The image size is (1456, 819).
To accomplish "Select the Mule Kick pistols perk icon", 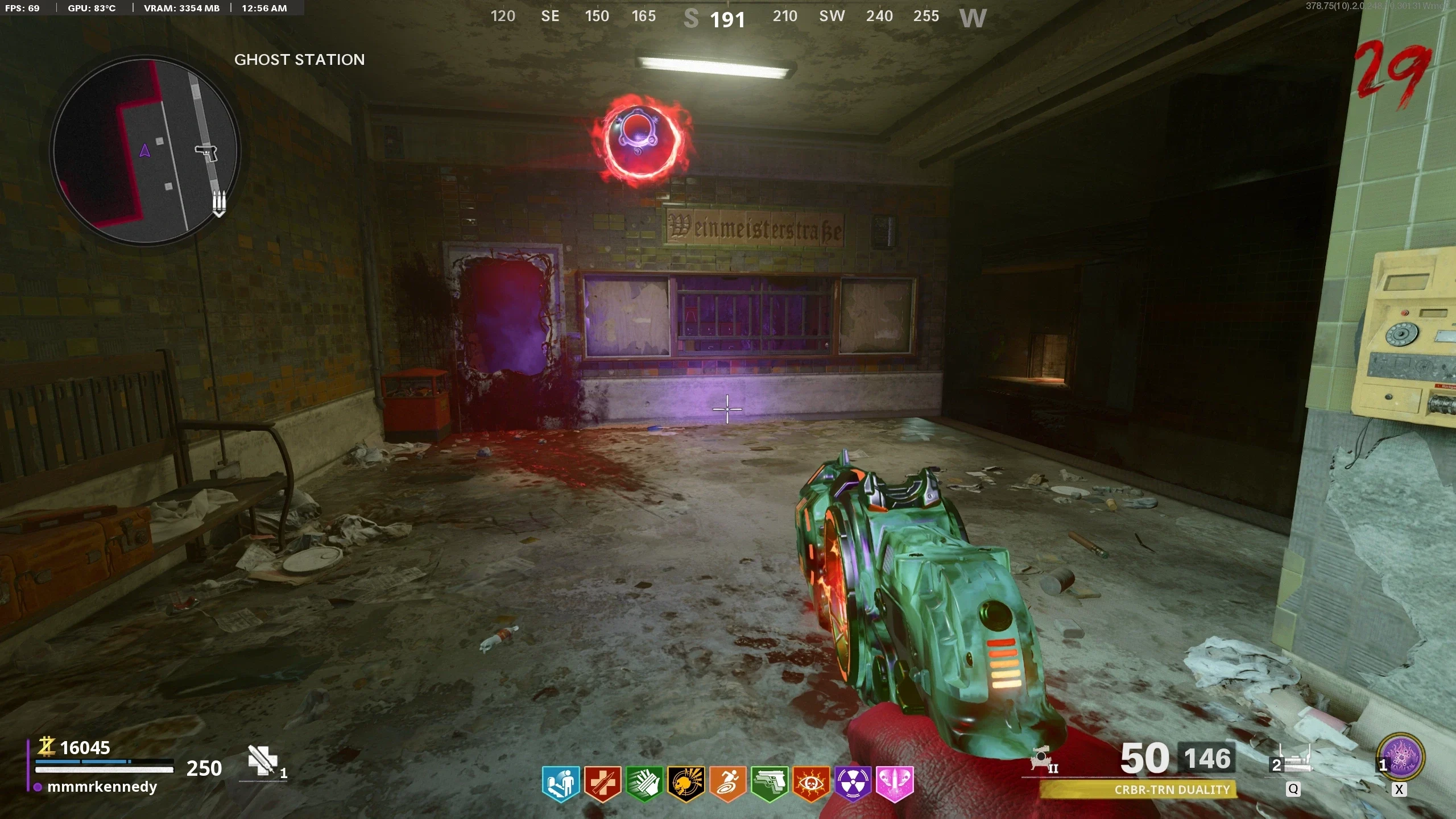I will 770,784.
